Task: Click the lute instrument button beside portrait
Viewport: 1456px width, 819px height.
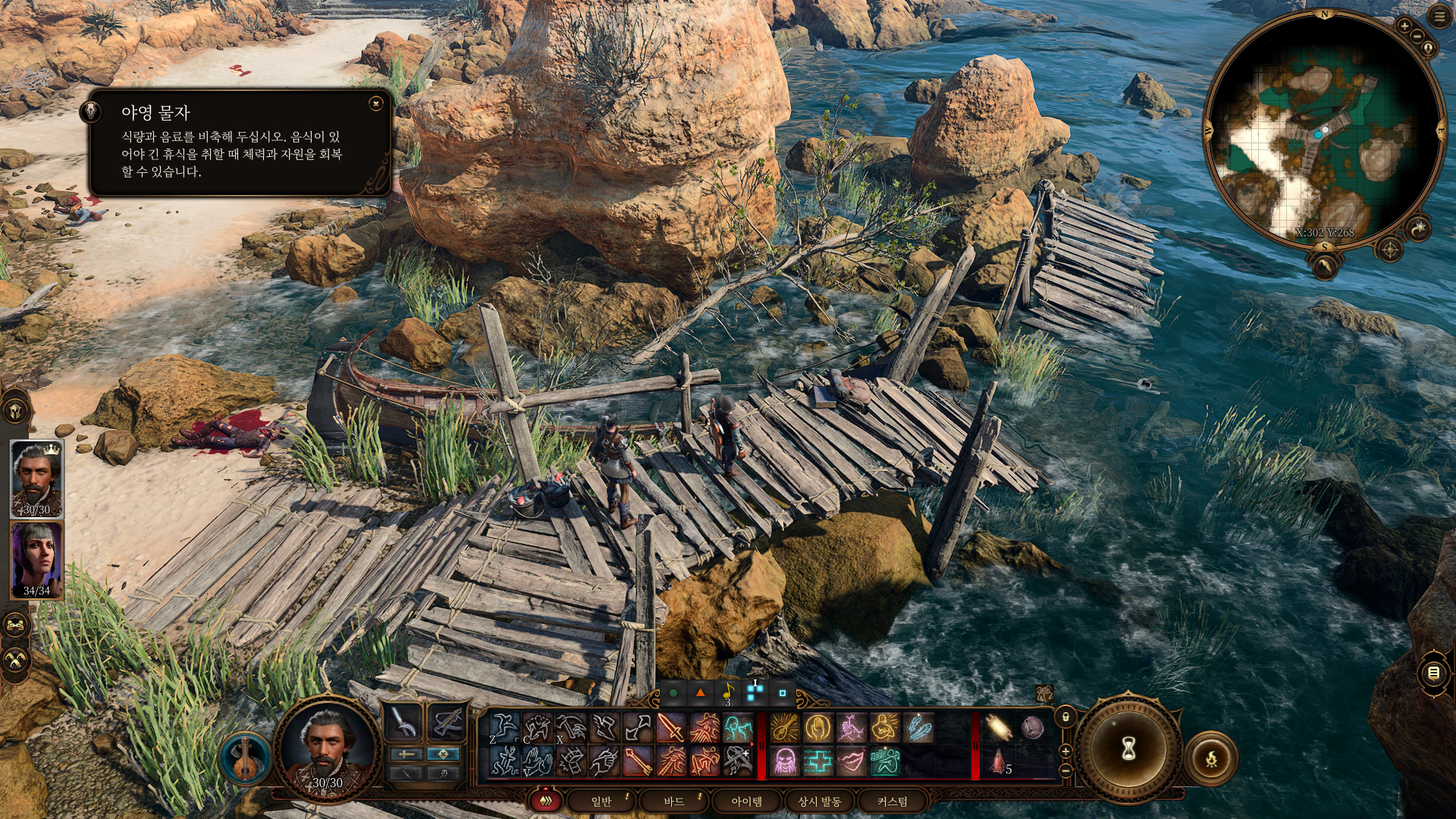Action: (x=245, y=758)
